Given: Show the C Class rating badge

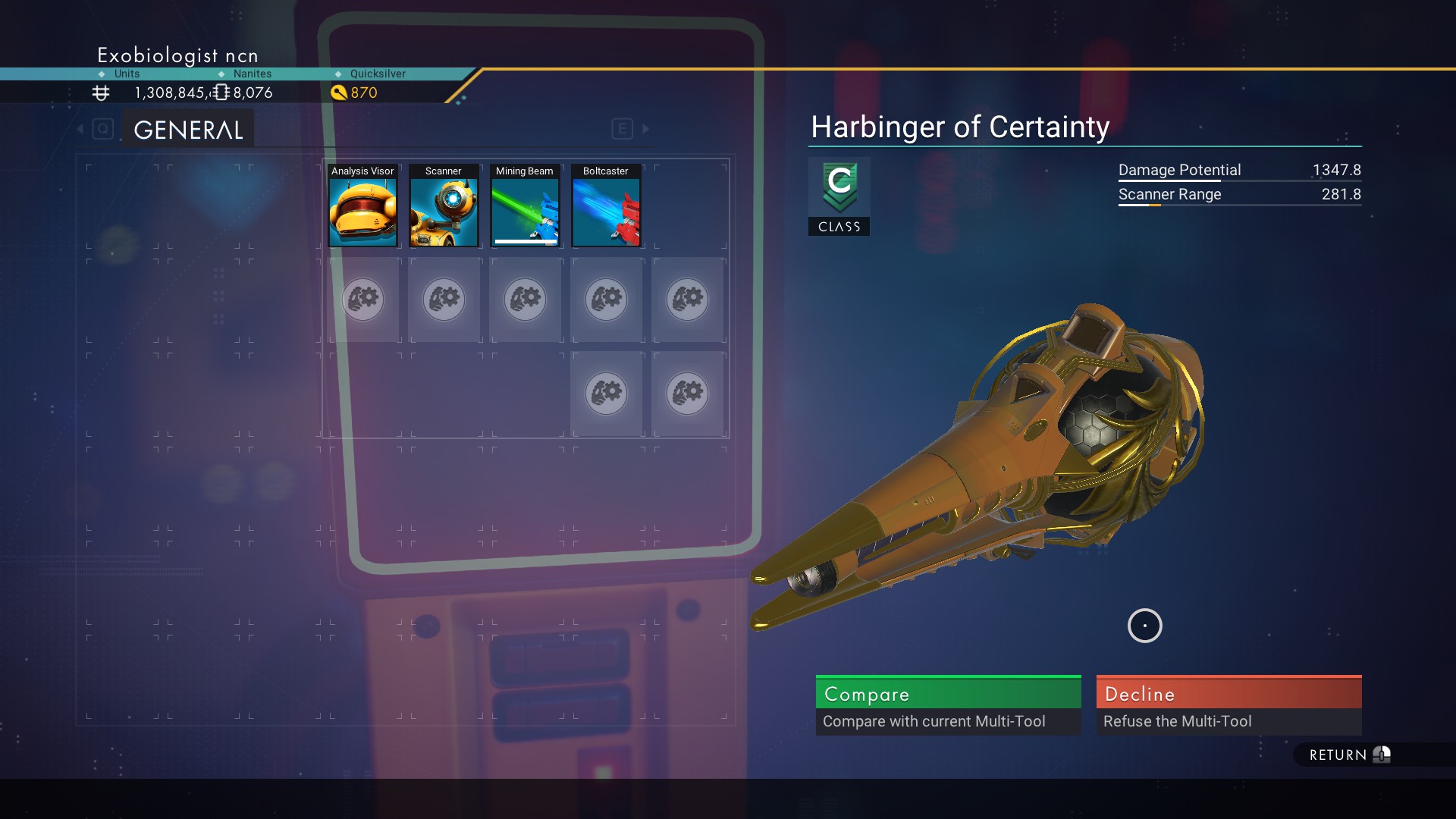Looking at the screenshot, I should 839,196.
